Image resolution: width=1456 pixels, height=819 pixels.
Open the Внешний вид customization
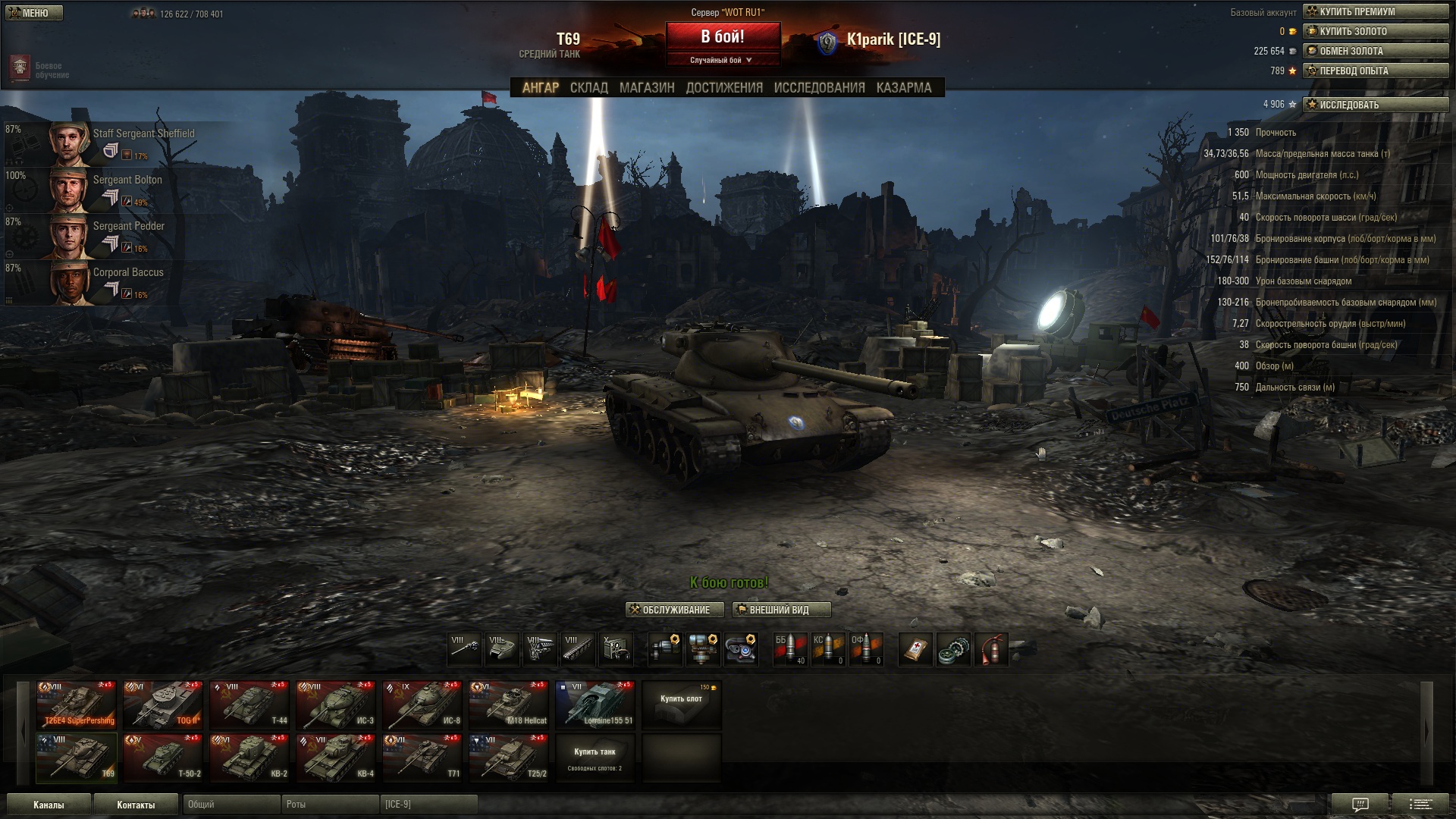coord(781,610)
